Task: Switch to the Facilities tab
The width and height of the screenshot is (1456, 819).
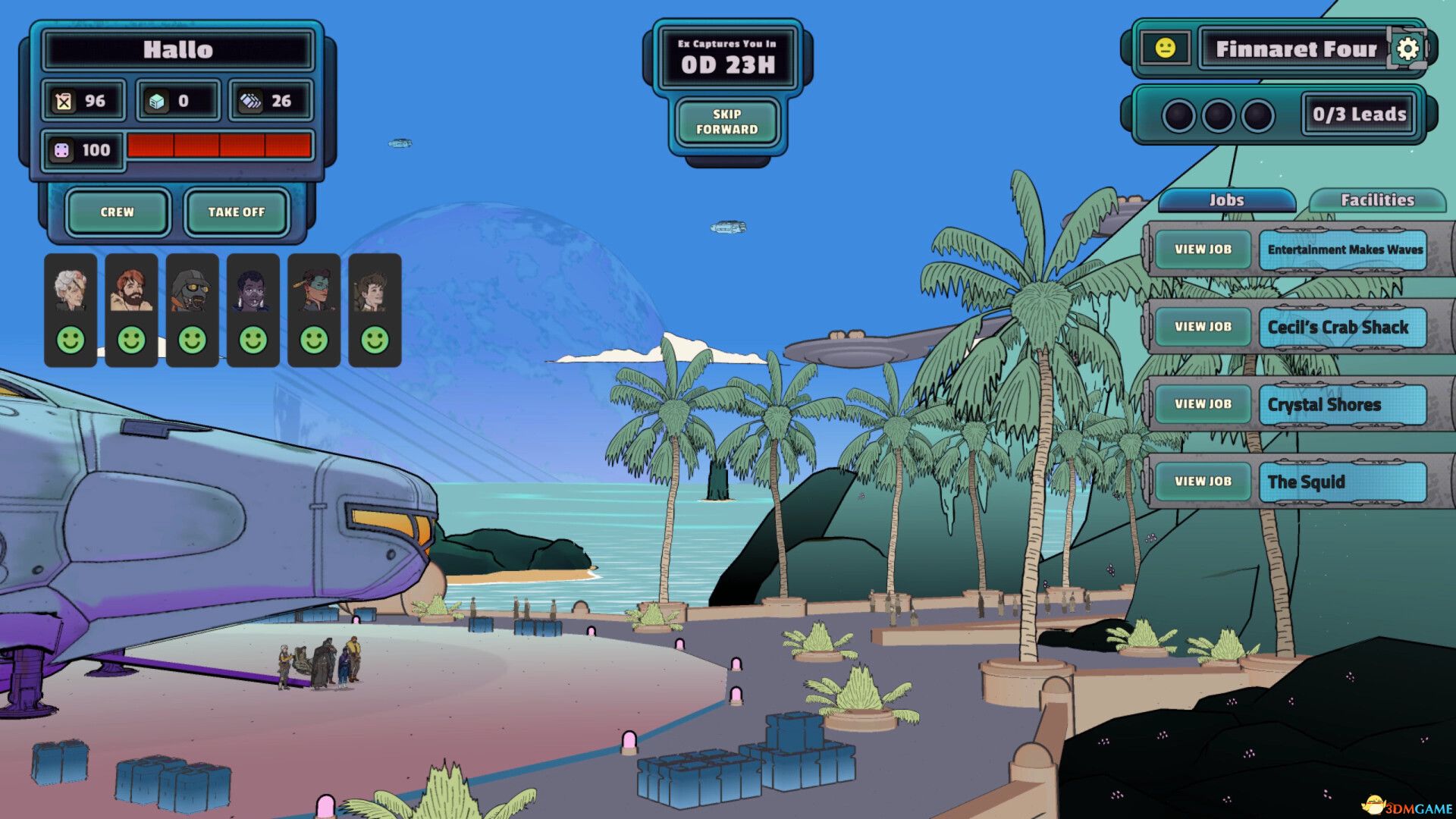Action: pyautogui.click(x=1377, y=200)
